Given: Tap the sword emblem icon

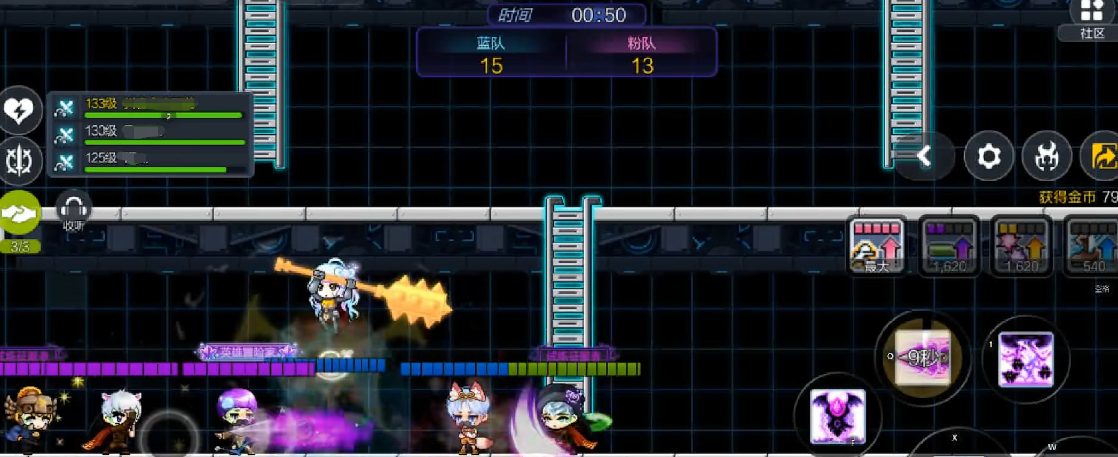Looking at the screenshot, I should pos(19,159).
